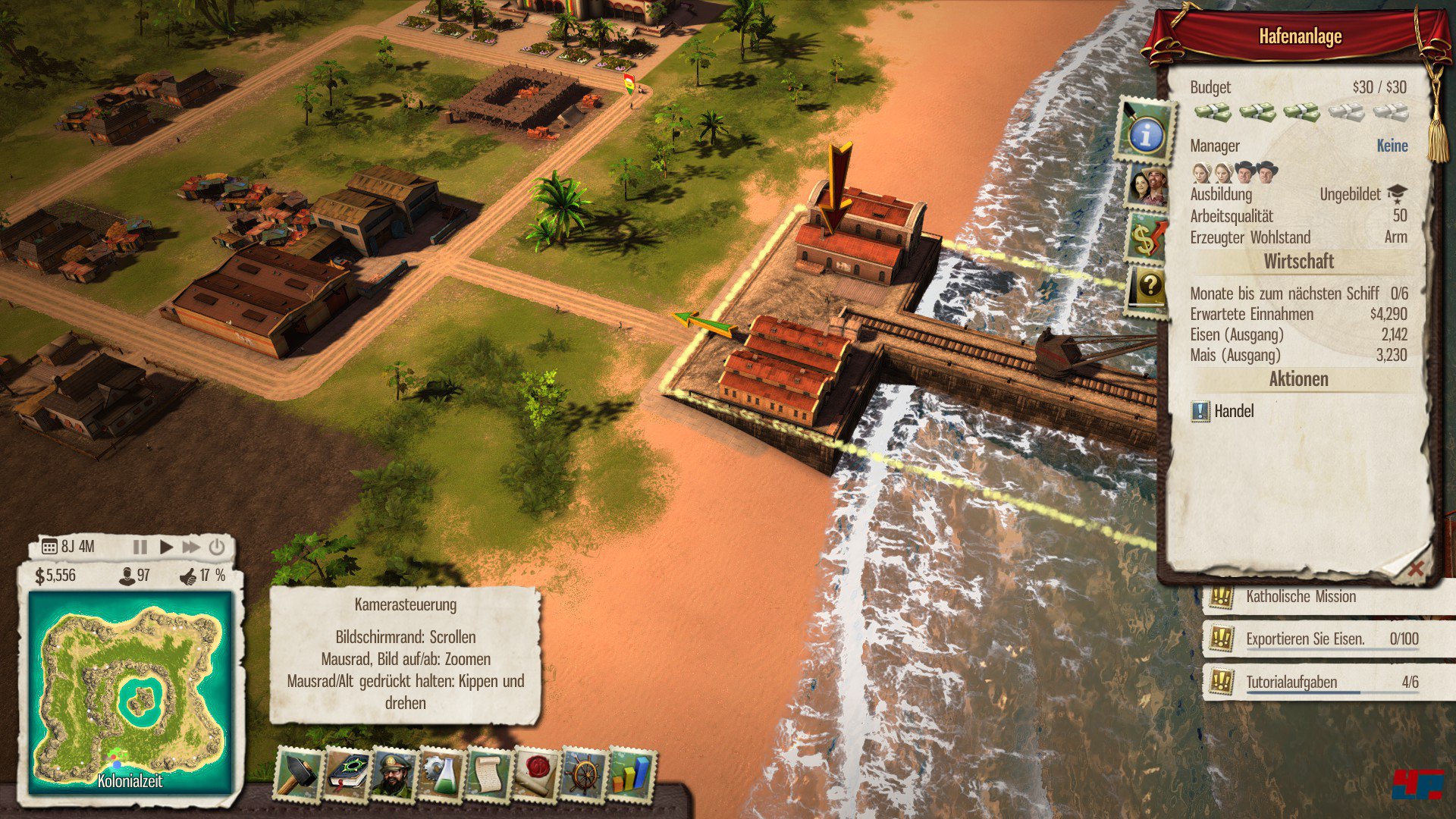Open the red wax seal stamp
Image resolution: width=1456 pixels, height=819 pixels.
click(x=536, y=774)
